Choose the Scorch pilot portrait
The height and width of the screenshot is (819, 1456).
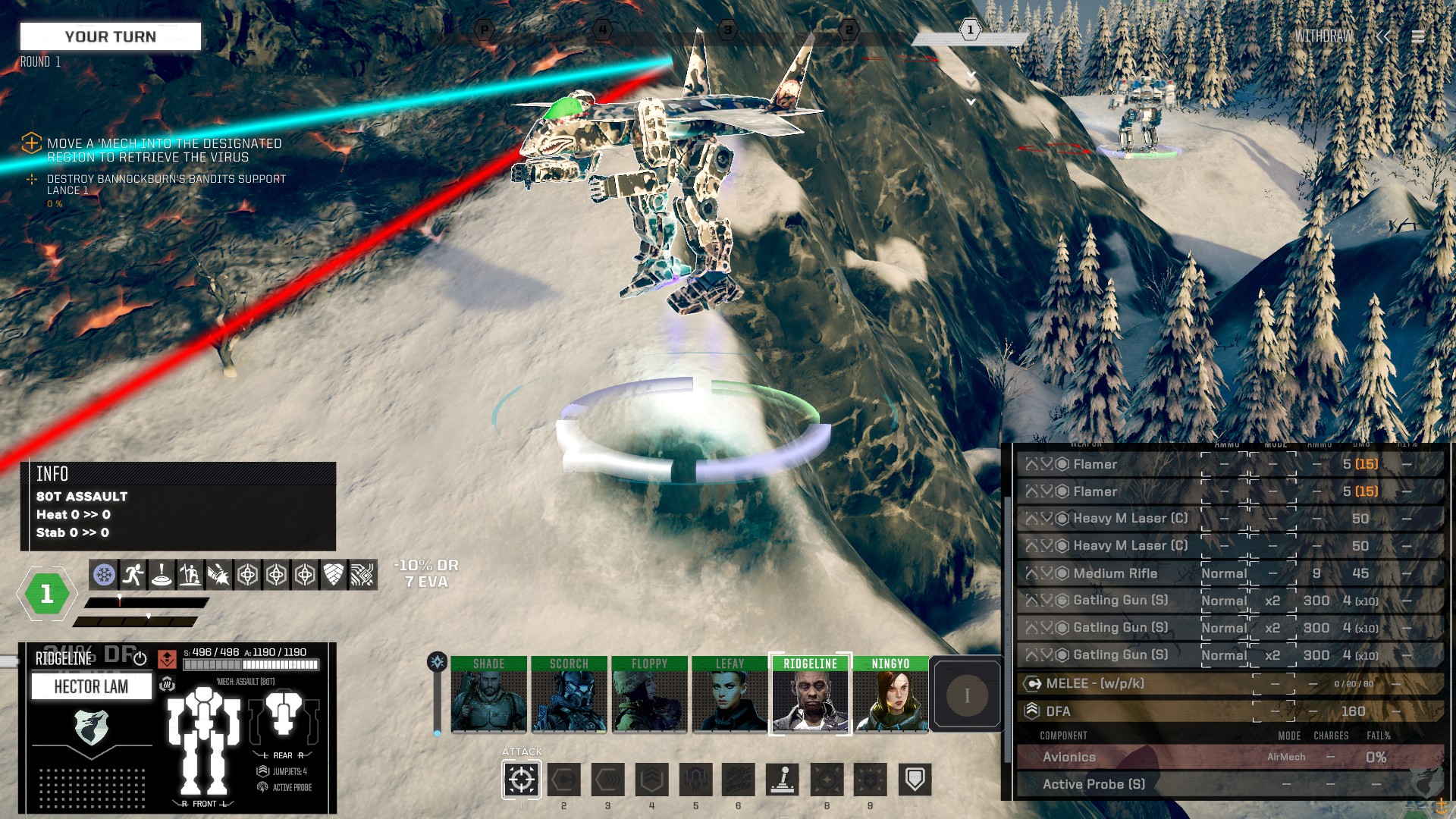569,694
